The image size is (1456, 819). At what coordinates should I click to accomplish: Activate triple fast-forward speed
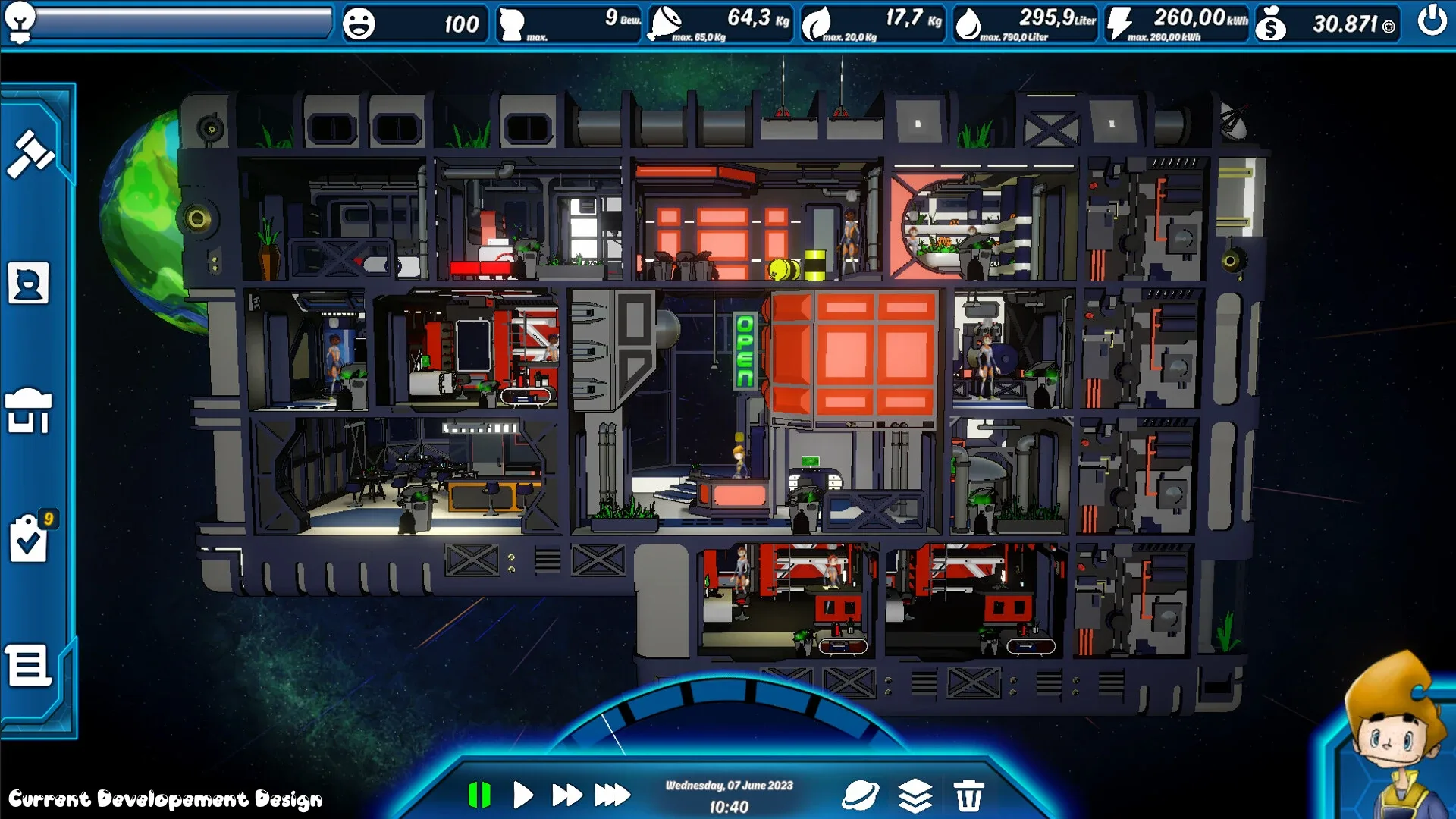(x=612, y=795)
